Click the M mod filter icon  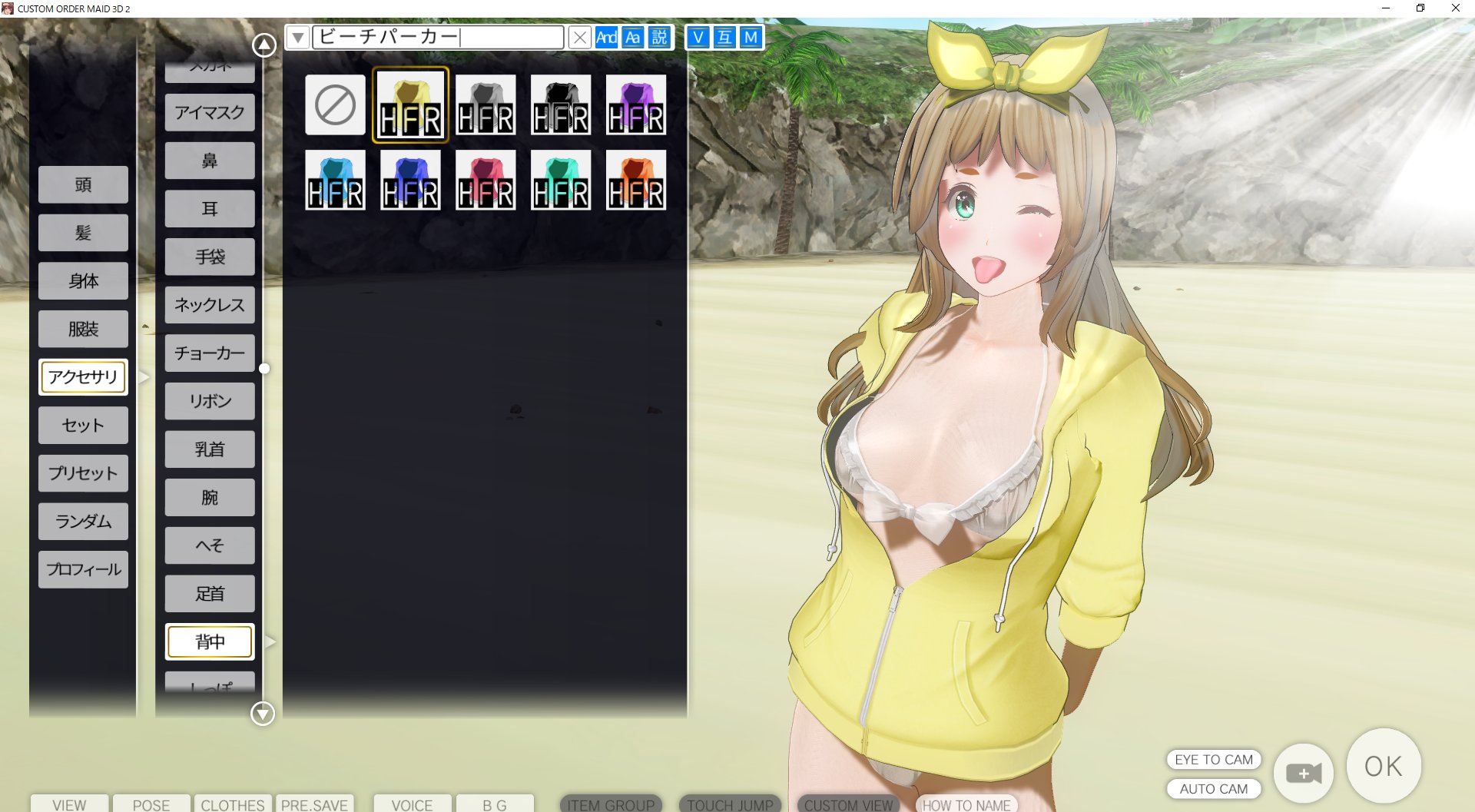point(749,37)
